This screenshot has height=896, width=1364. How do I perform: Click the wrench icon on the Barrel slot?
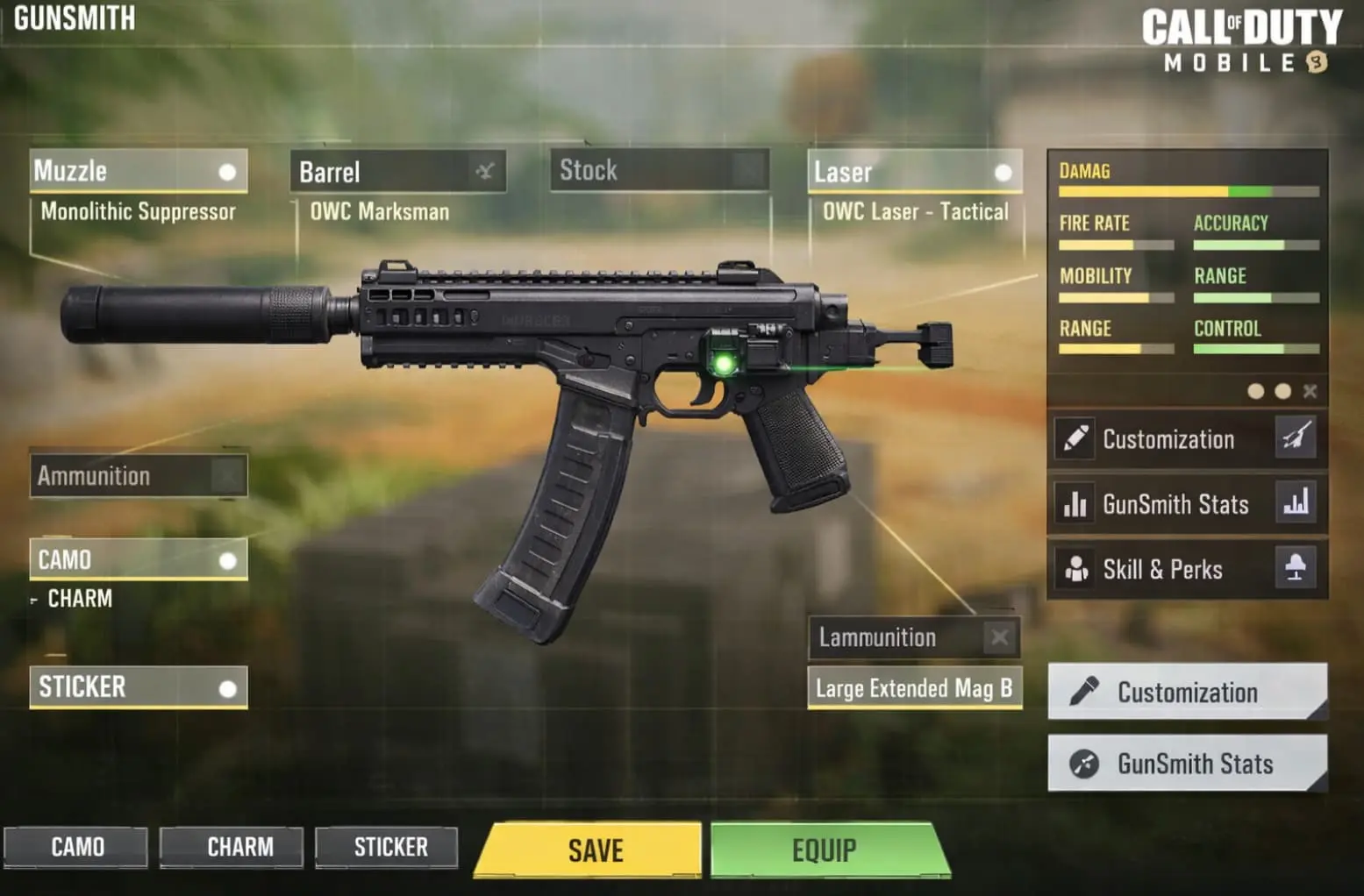click(488, 172)
